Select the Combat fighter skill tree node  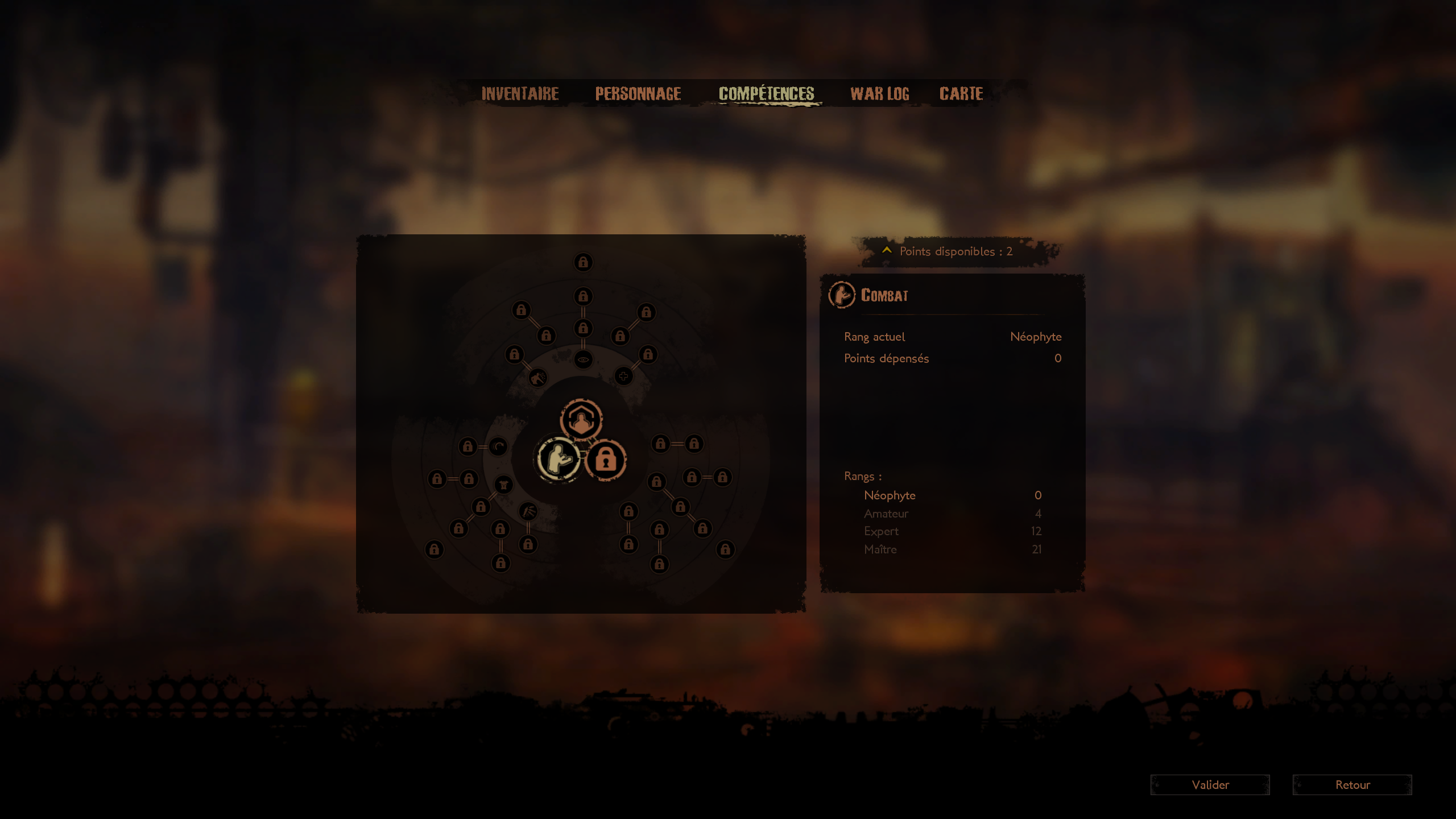tap(559, 460)
